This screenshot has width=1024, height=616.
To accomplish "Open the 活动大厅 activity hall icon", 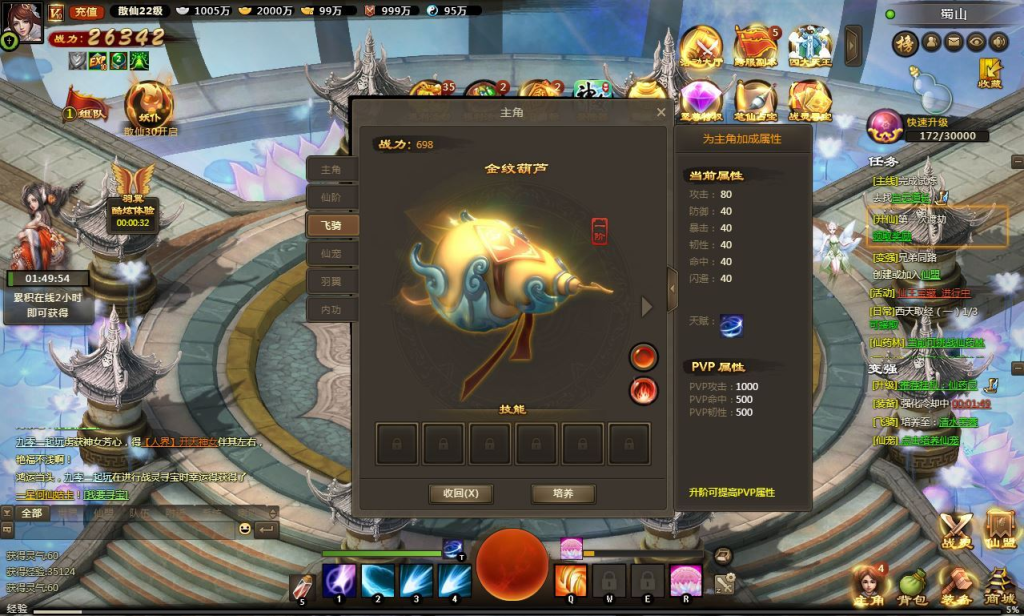I will (x=701, y=47).
